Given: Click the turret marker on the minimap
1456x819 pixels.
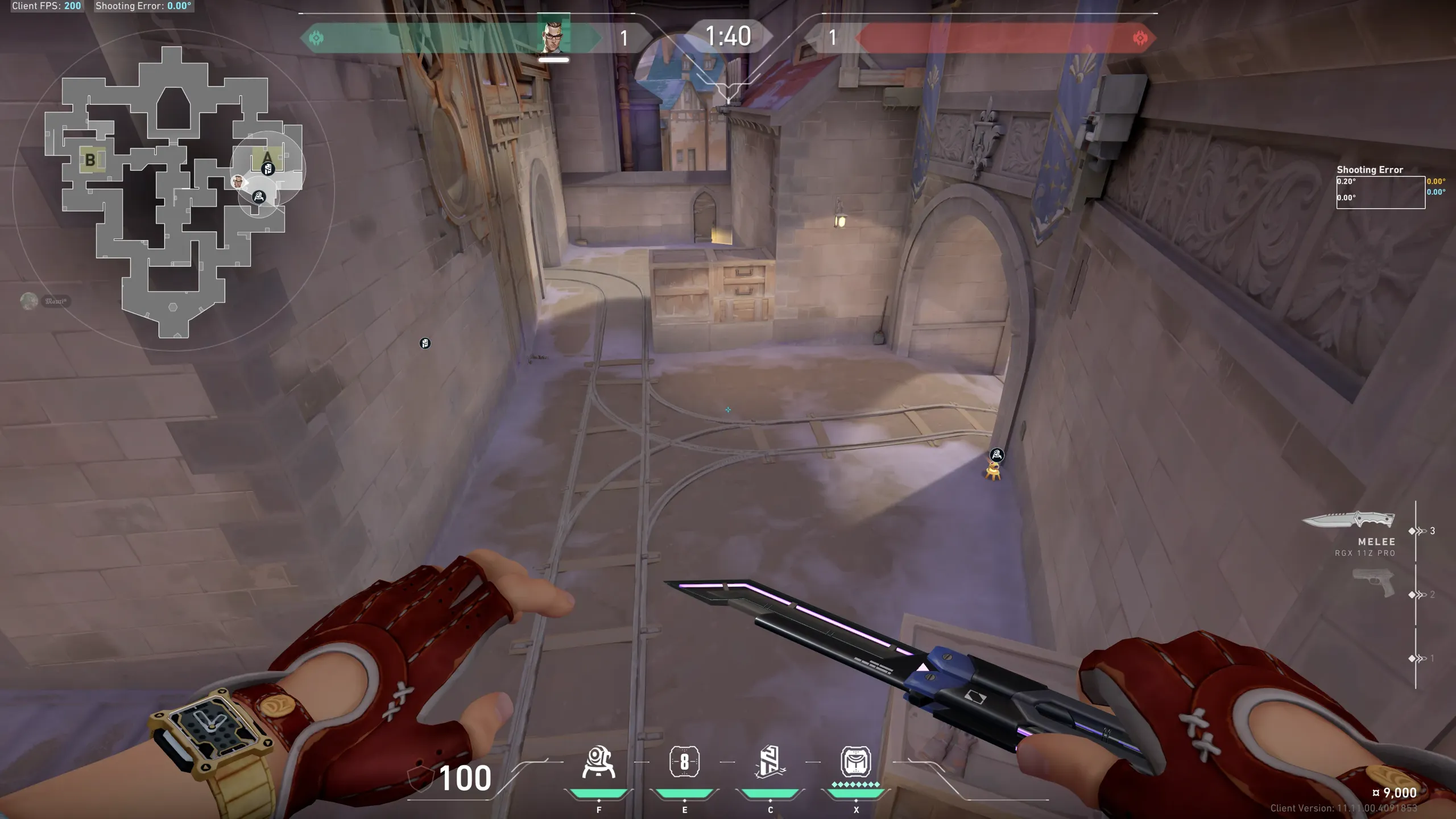Looking at the screenshot, I should pos(259,197).
